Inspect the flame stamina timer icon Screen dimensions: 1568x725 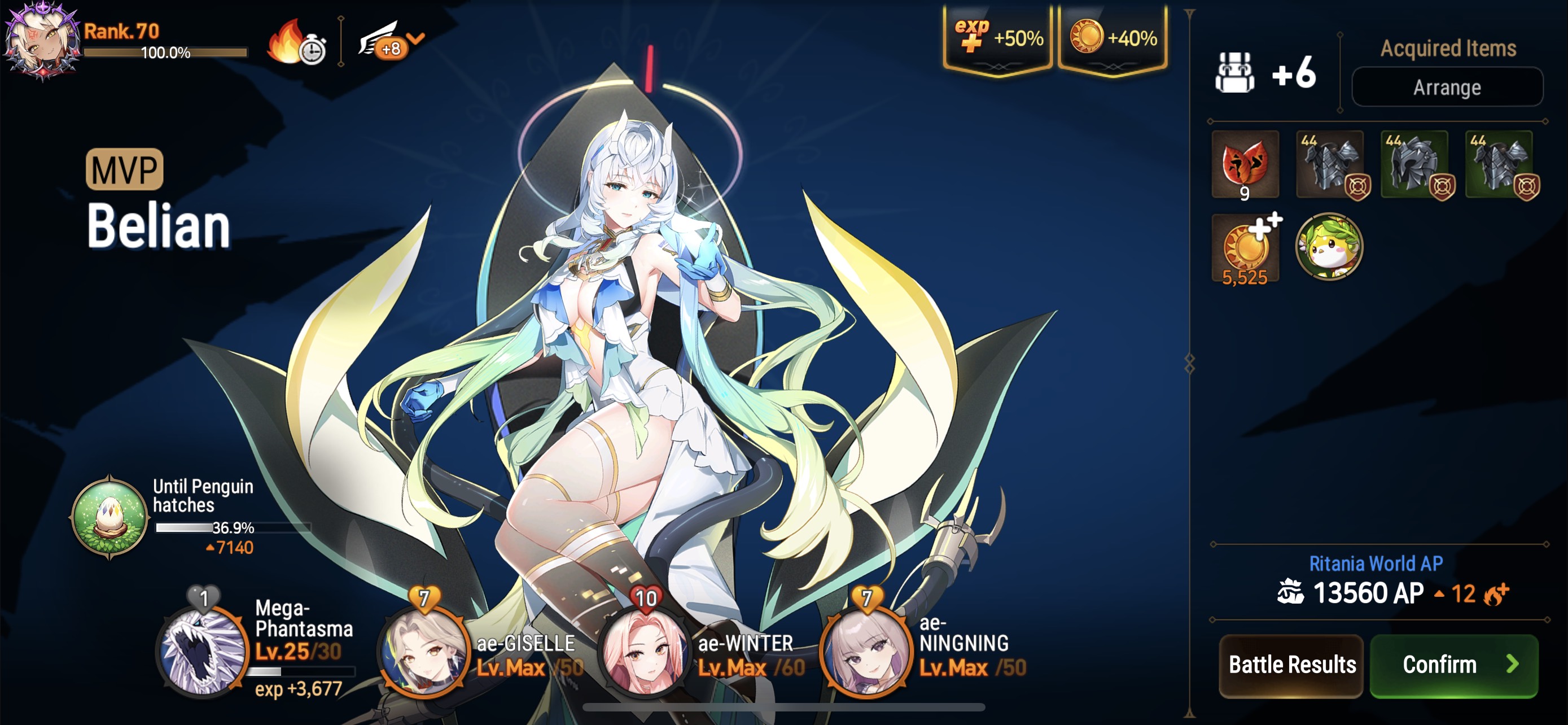pos(296,44)
